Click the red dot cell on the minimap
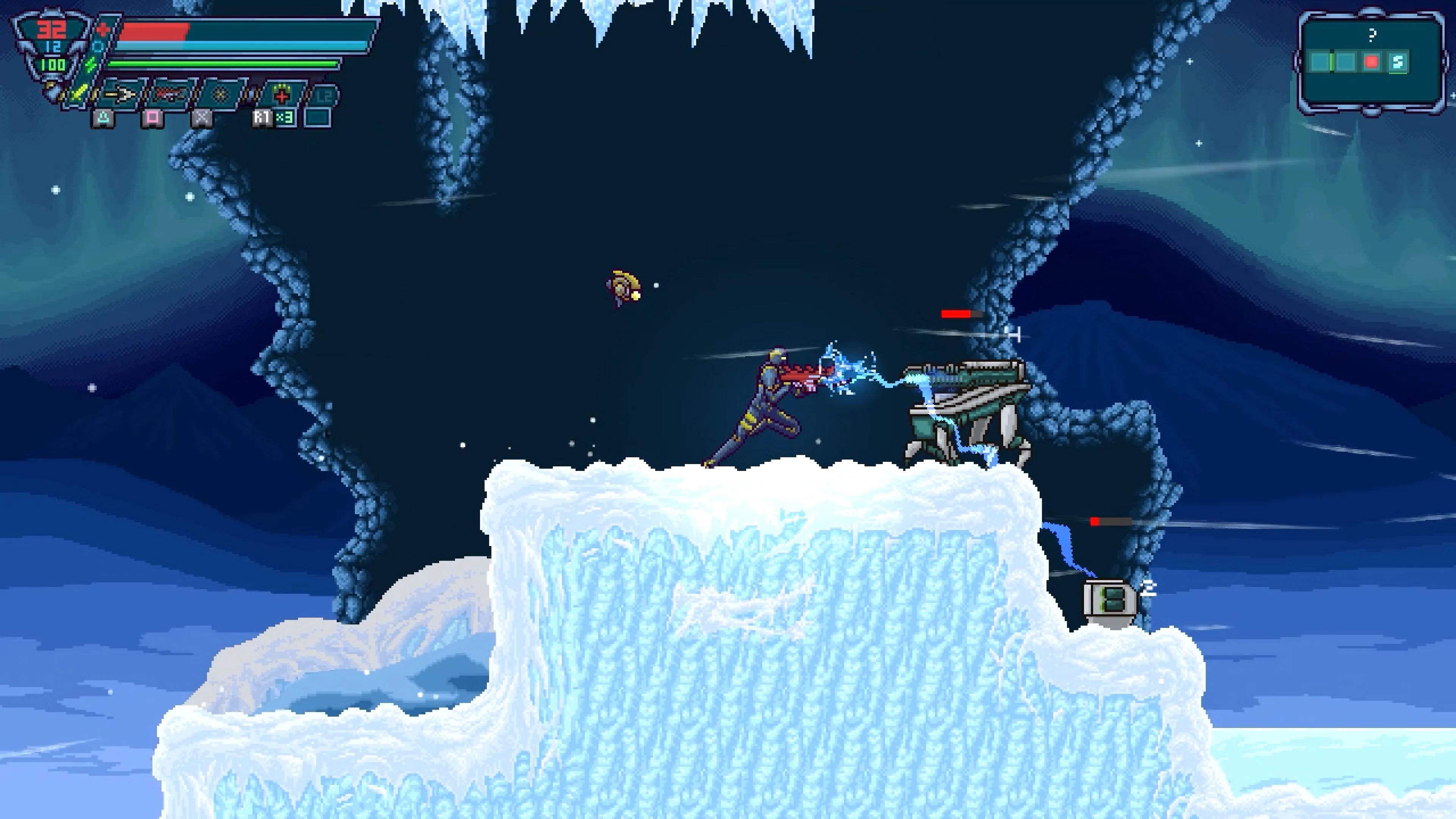Screen dimensions: 1456x819 tap(1371, 62)
